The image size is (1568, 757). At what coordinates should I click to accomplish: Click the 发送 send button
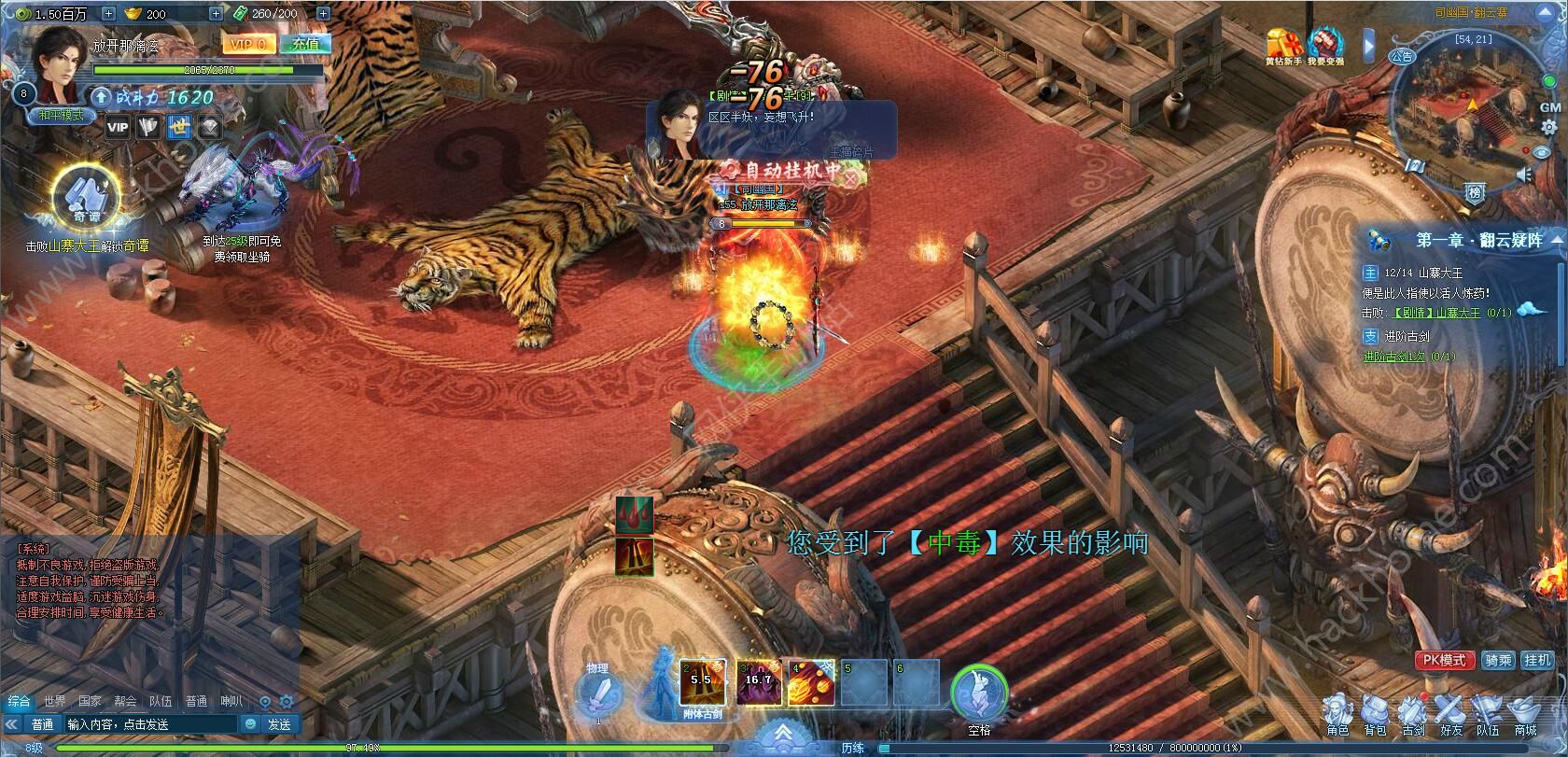pyautogui.click(x=279, y=724)
